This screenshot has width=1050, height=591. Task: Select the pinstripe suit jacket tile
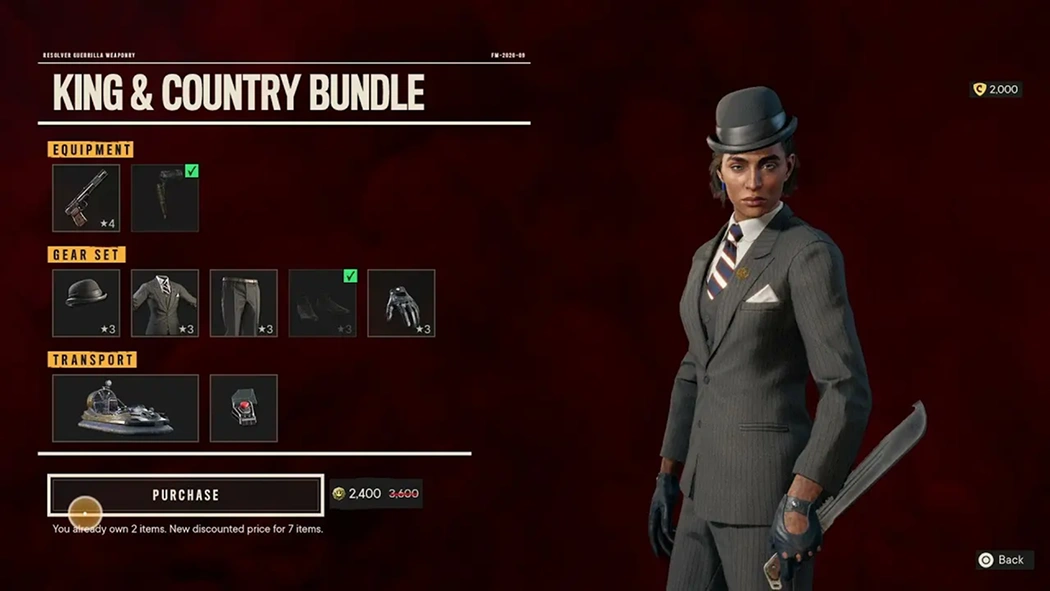tap(165, 303)
